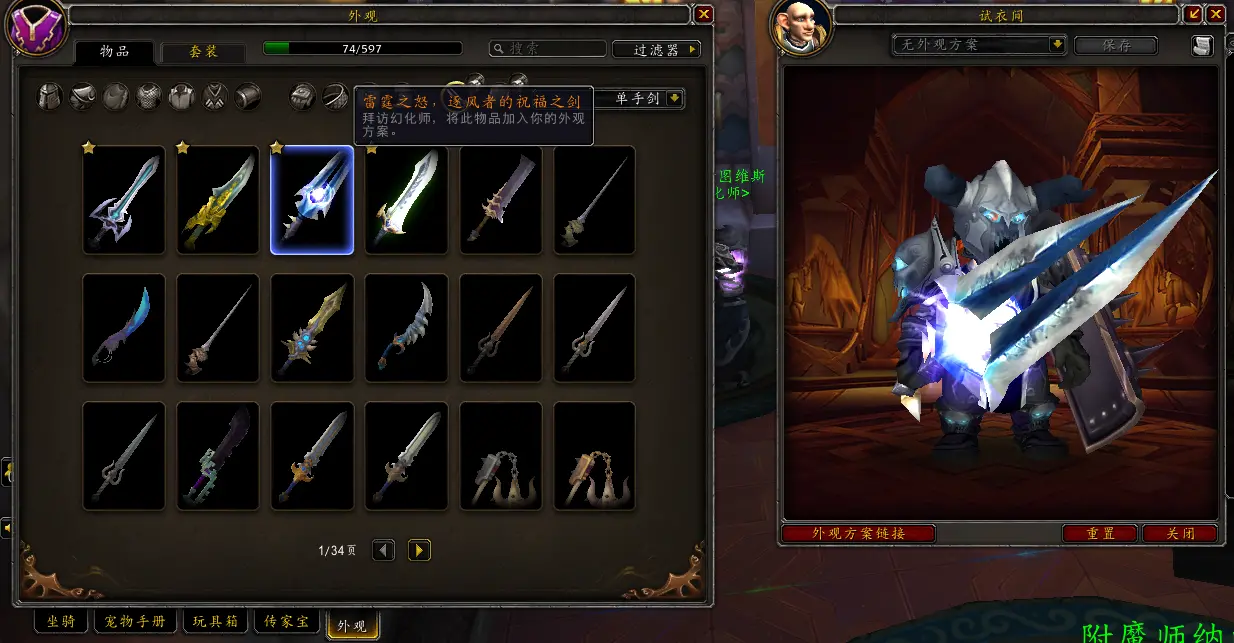Go to the previous appearance page
This screenshot has height=643, width=1234.
(383, 550)
